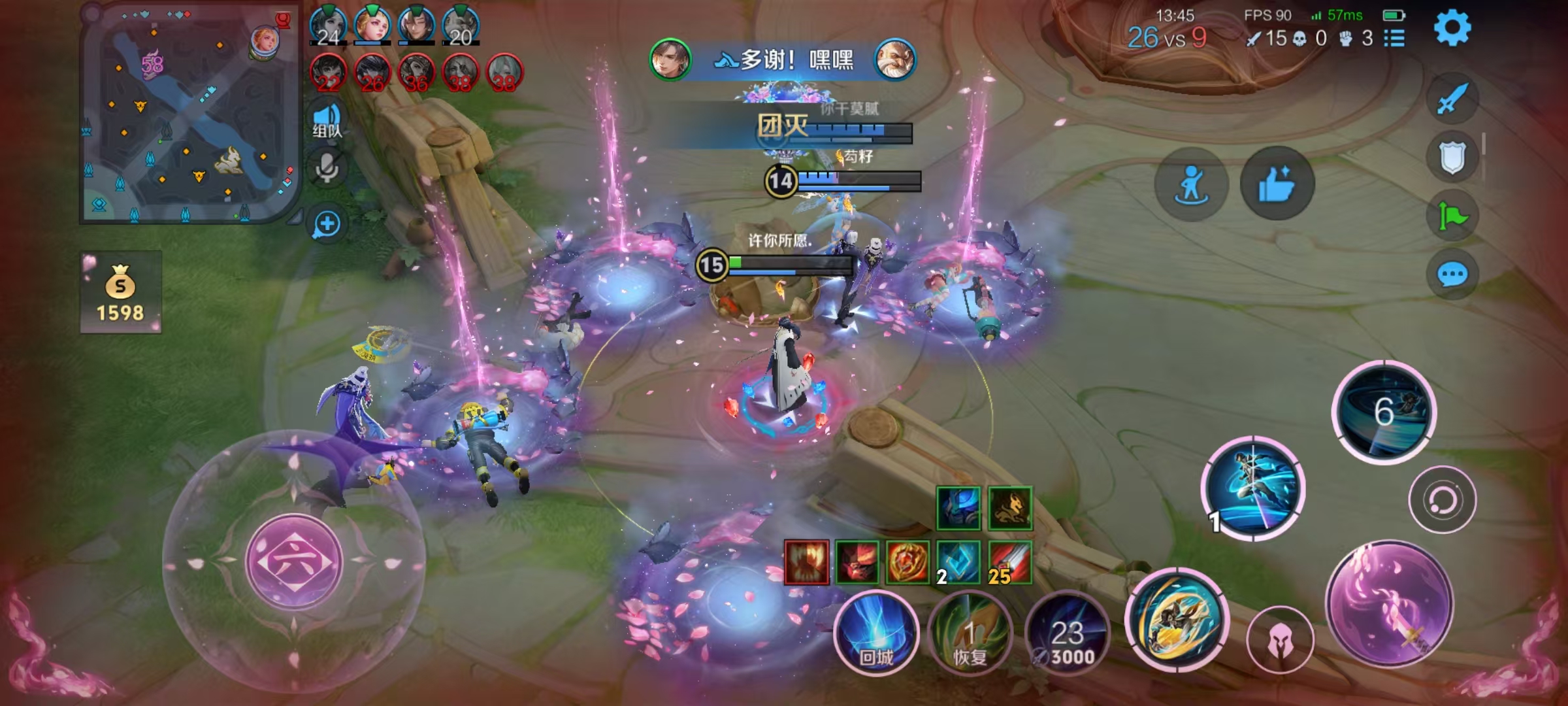Tap the gold shop button showing 1598
Image resolution: width=1568 pixels, height=706 pixels.
pos(121,292)
